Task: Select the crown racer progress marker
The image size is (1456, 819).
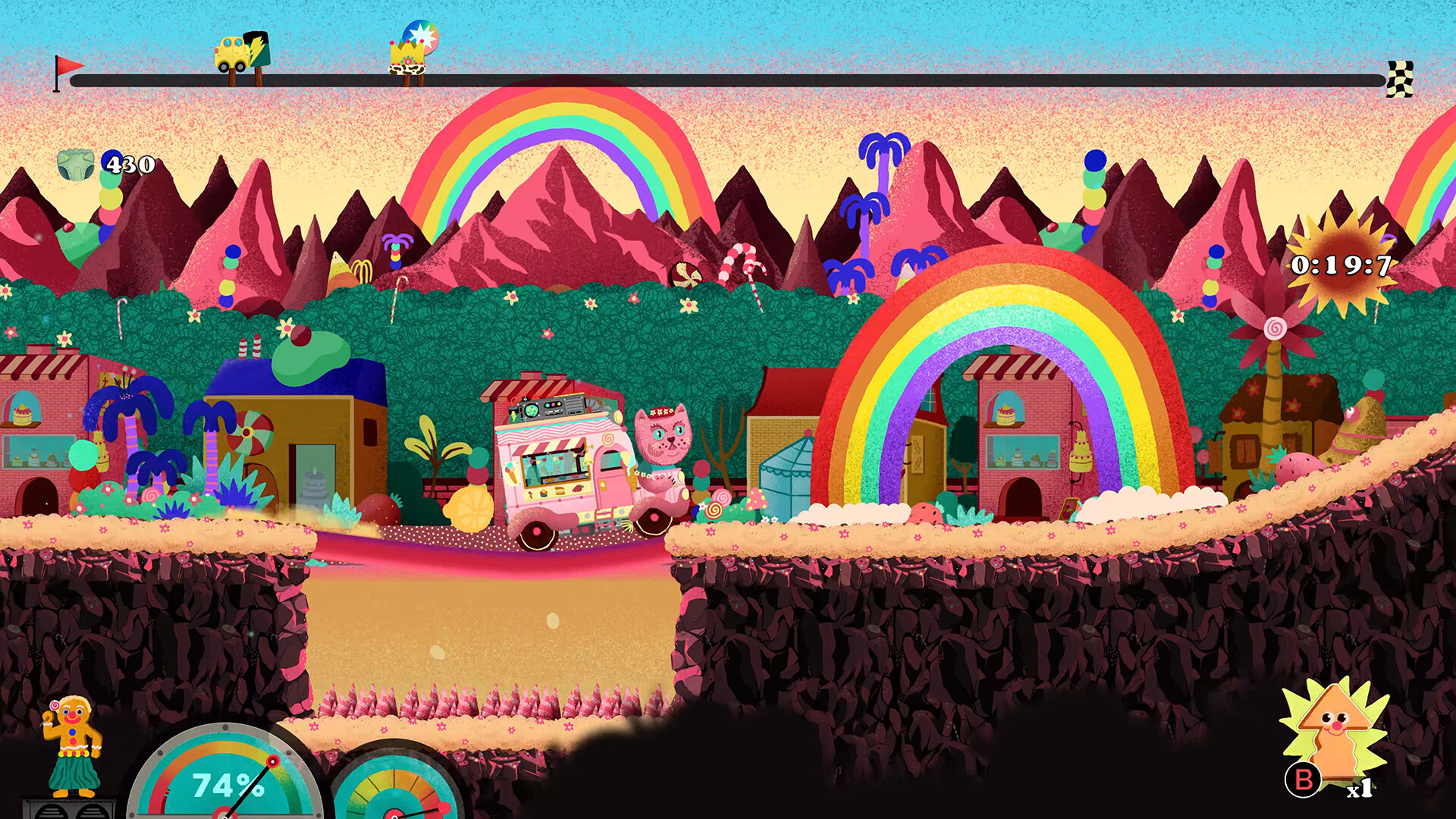Action: click(411, 53)
